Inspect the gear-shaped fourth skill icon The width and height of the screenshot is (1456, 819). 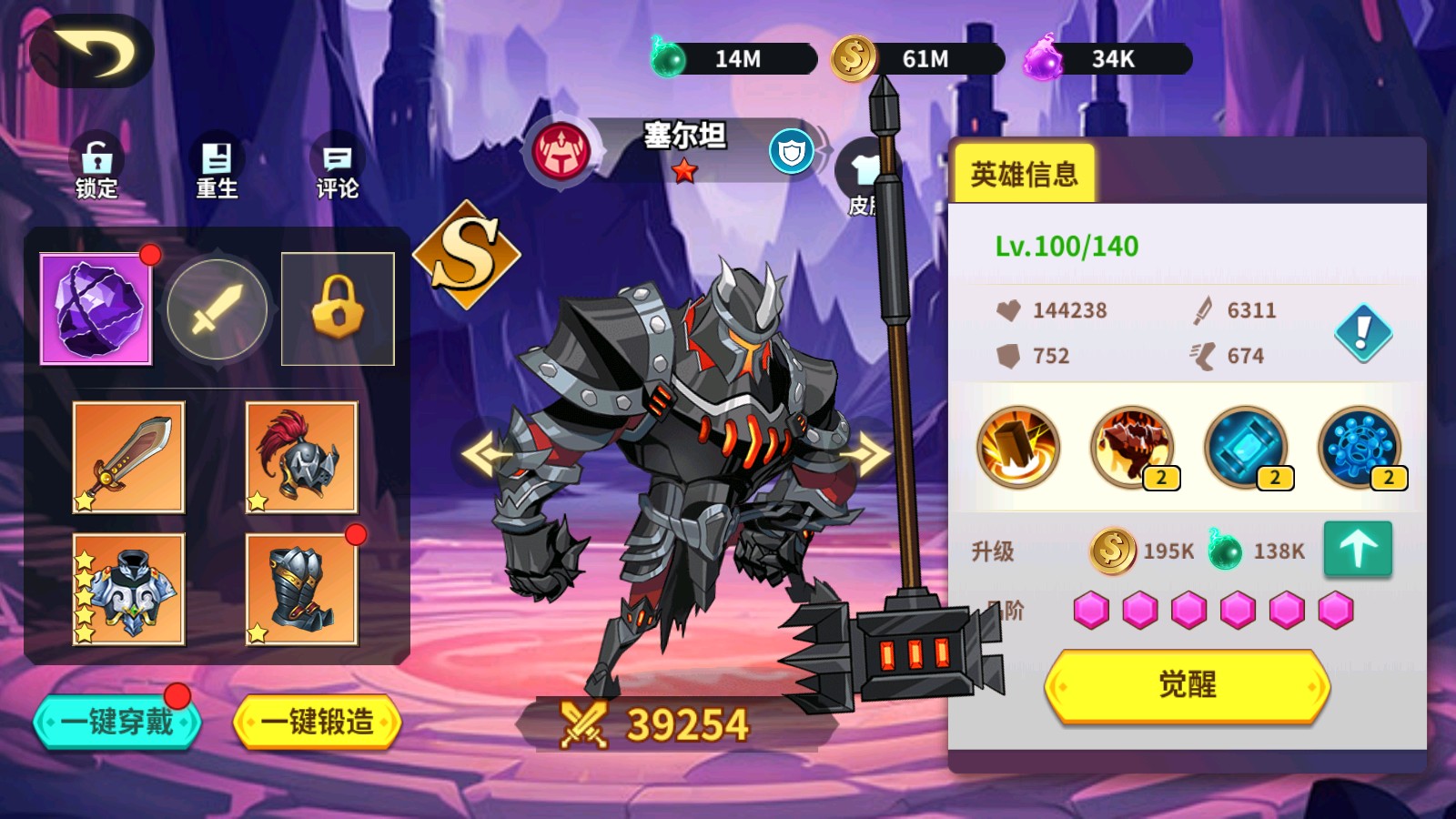[x=1360, y=448]
